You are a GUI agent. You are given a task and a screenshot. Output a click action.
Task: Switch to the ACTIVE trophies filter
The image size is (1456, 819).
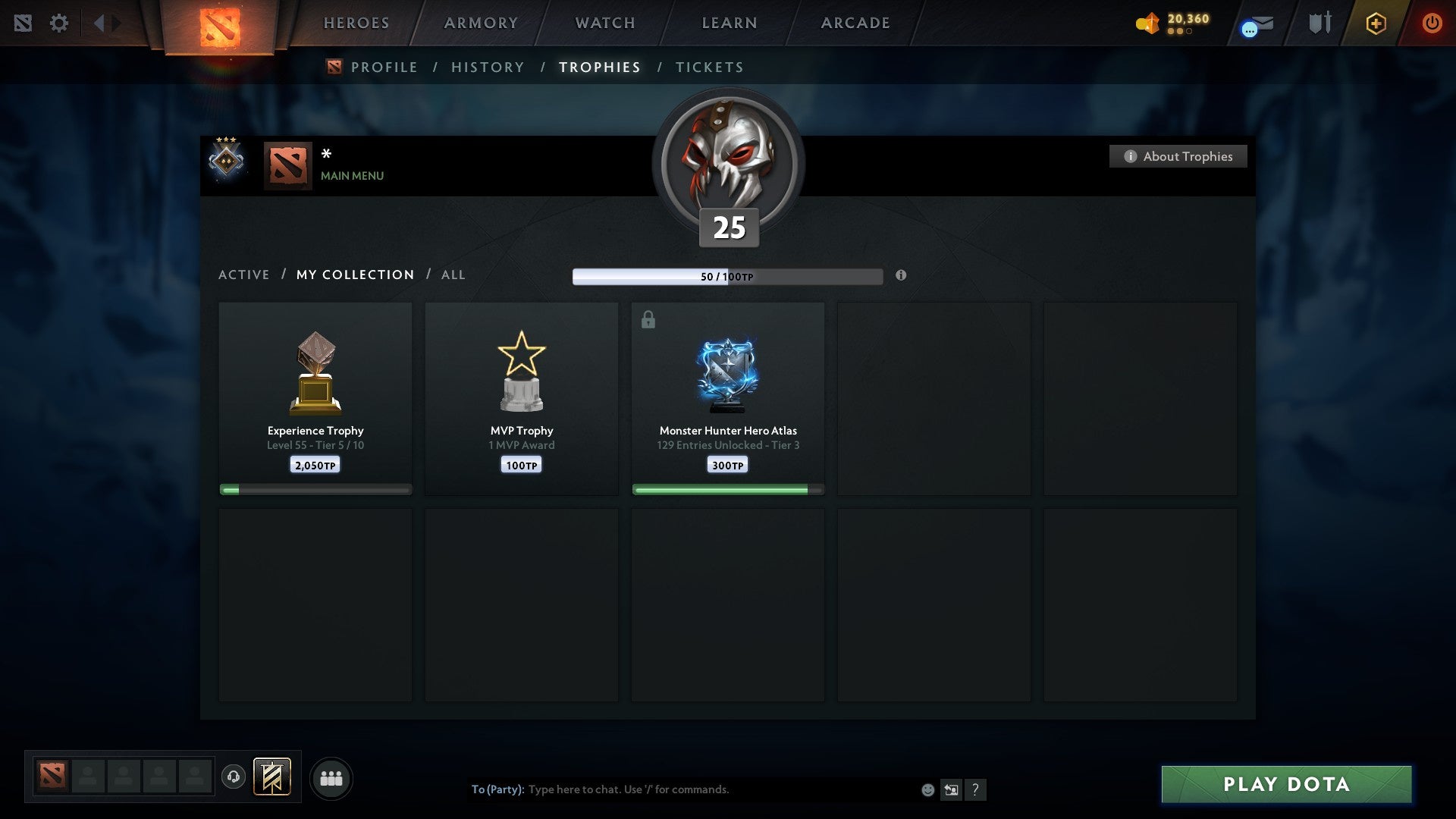(x=244, y=275)
